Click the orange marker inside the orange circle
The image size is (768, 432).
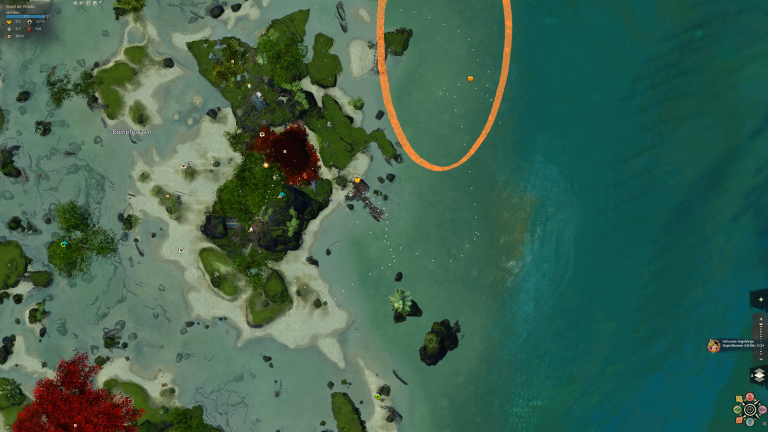(470, 77)
